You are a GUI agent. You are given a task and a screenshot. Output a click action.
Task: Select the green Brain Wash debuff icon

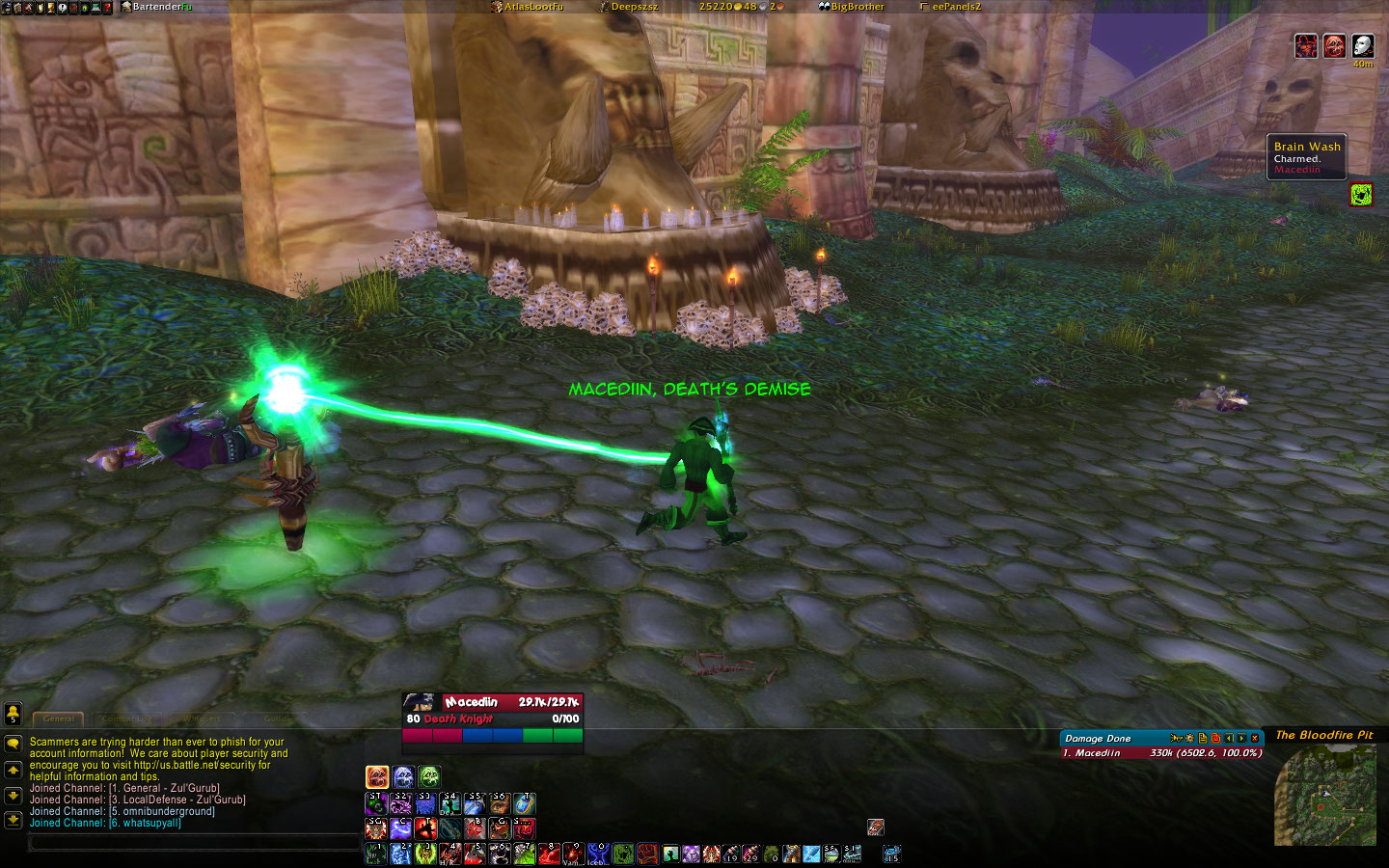[1361, 195]
